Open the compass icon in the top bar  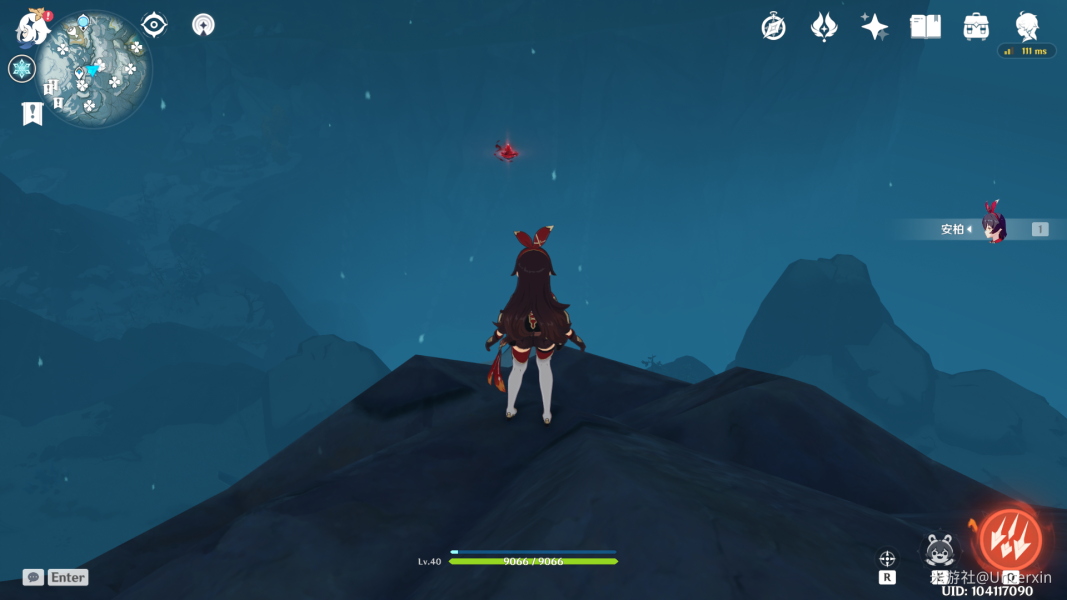tap(773, 27)
